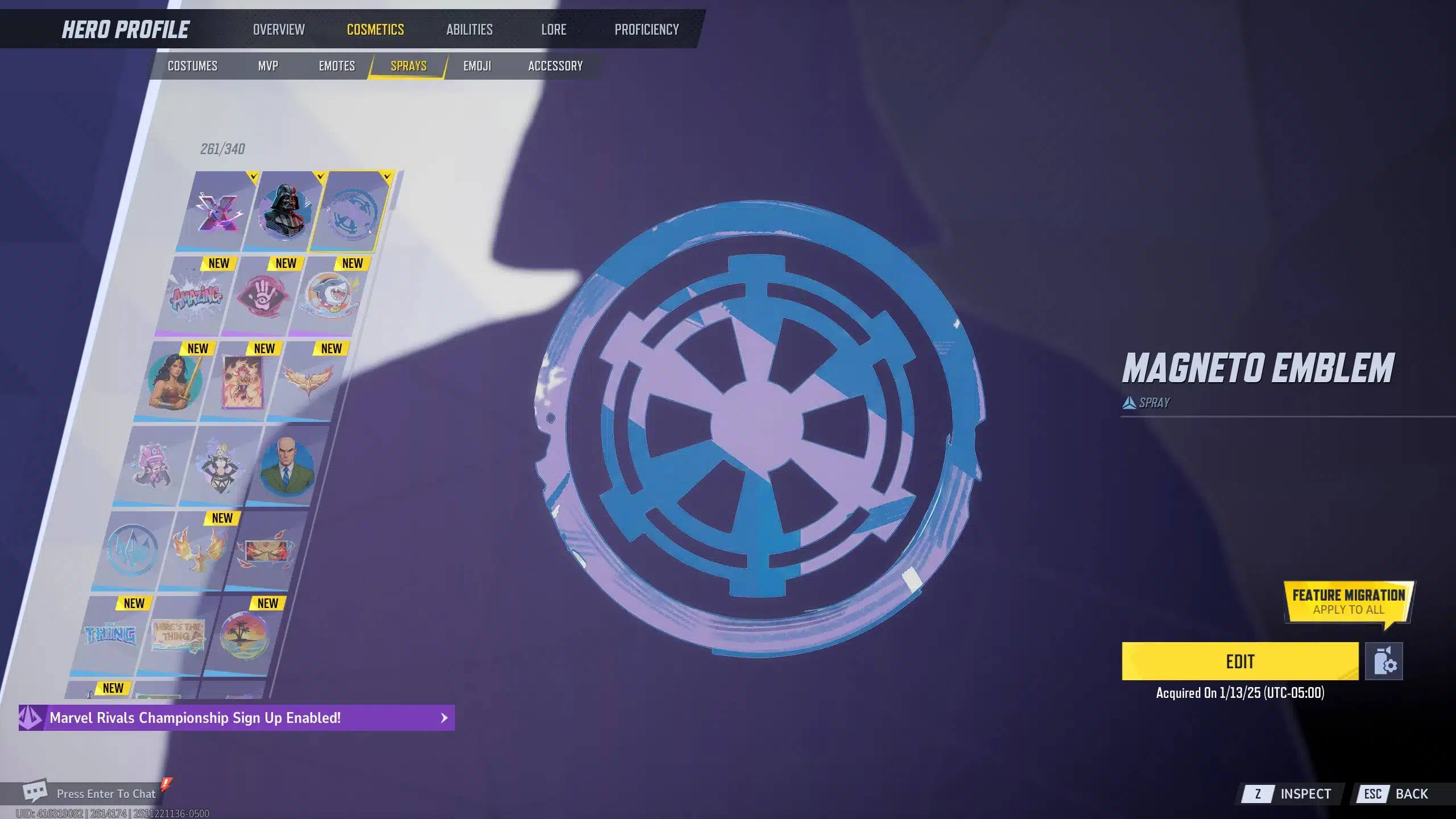Viewport: 1456px width, 819px height.
Task: Open the Championship Sign Up banner
Action: (x=237, y=718)
